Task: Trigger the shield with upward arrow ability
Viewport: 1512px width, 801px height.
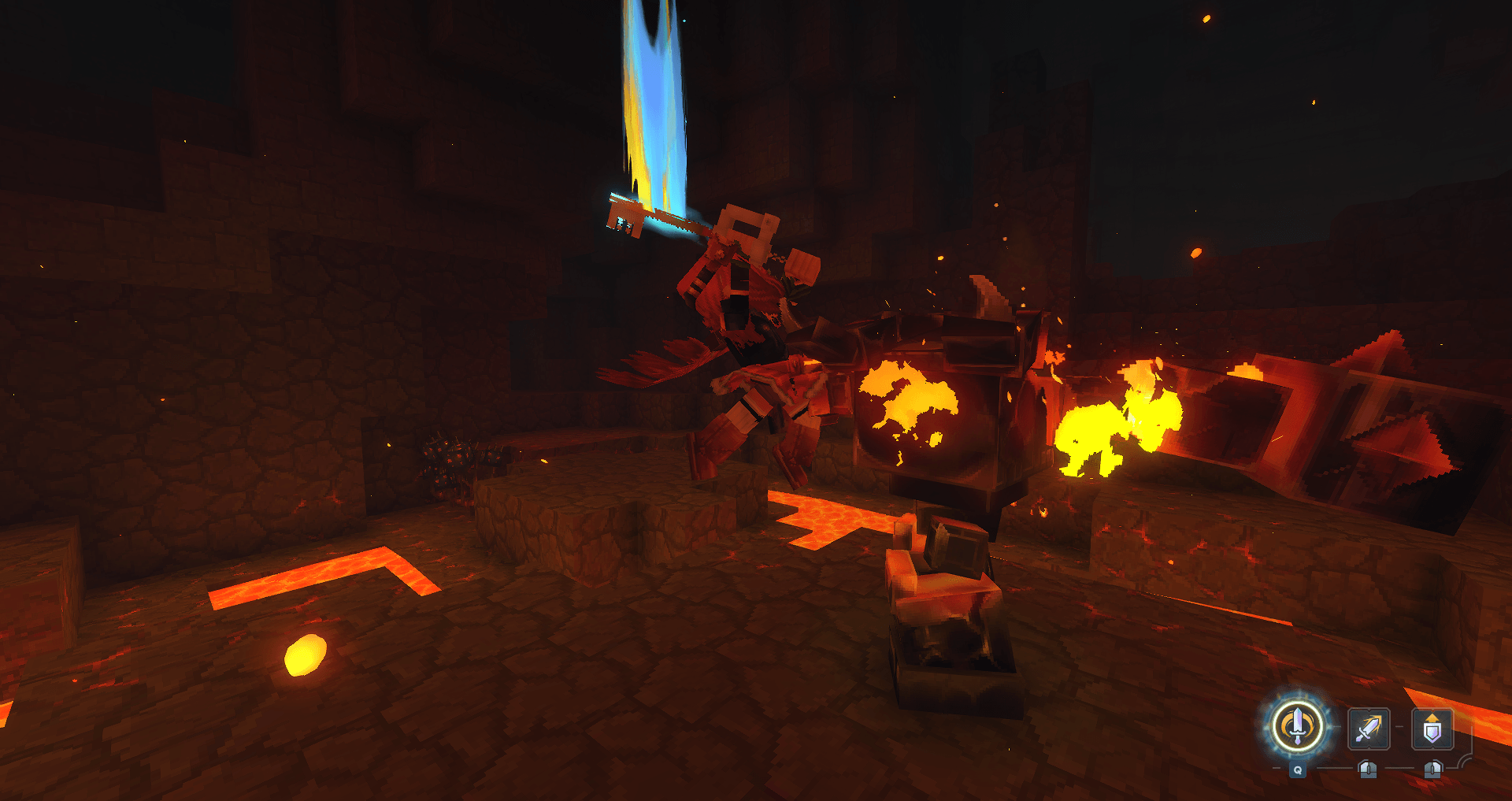Action: click(1432, 729)
